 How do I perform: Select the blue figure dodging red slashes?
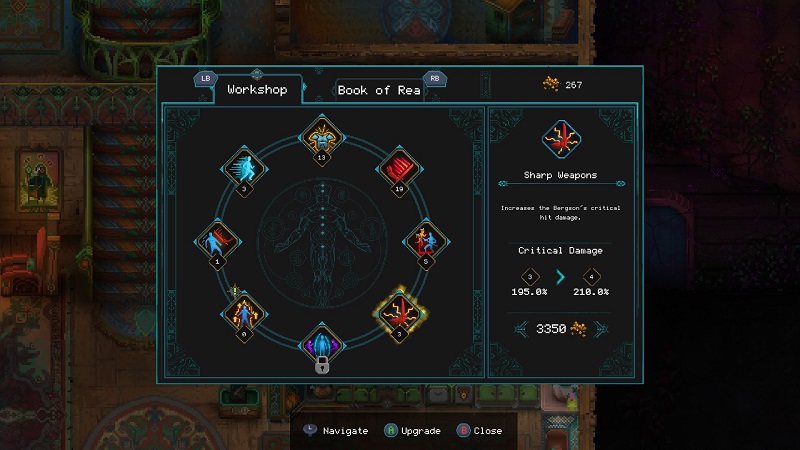[x=219, y=240]
